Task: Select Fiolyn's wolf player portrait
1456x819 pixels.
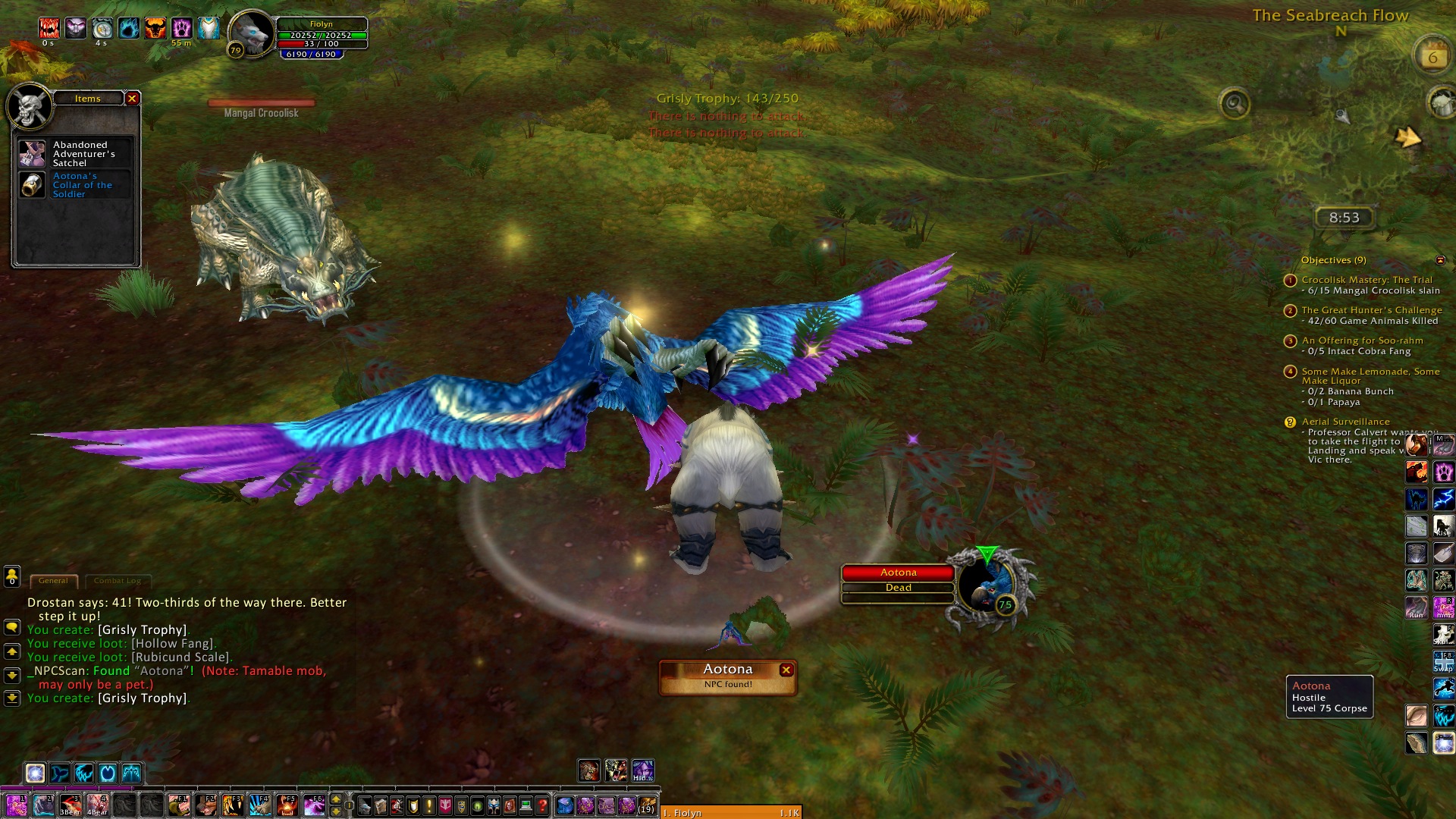Action: 252,34
